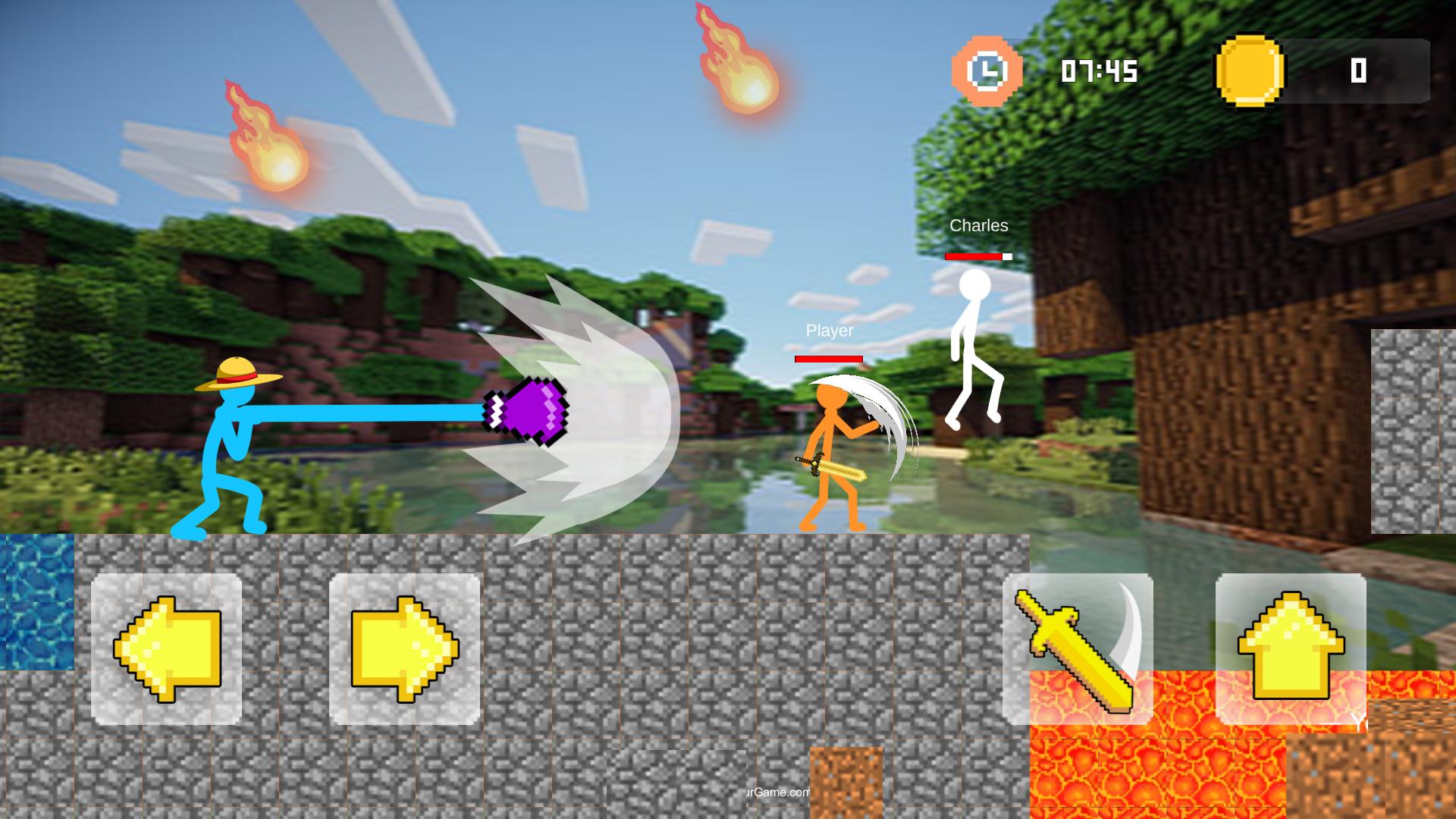The image size is (1456, 819).
Task: Click the Player health bar
Action: pos(830,357)
